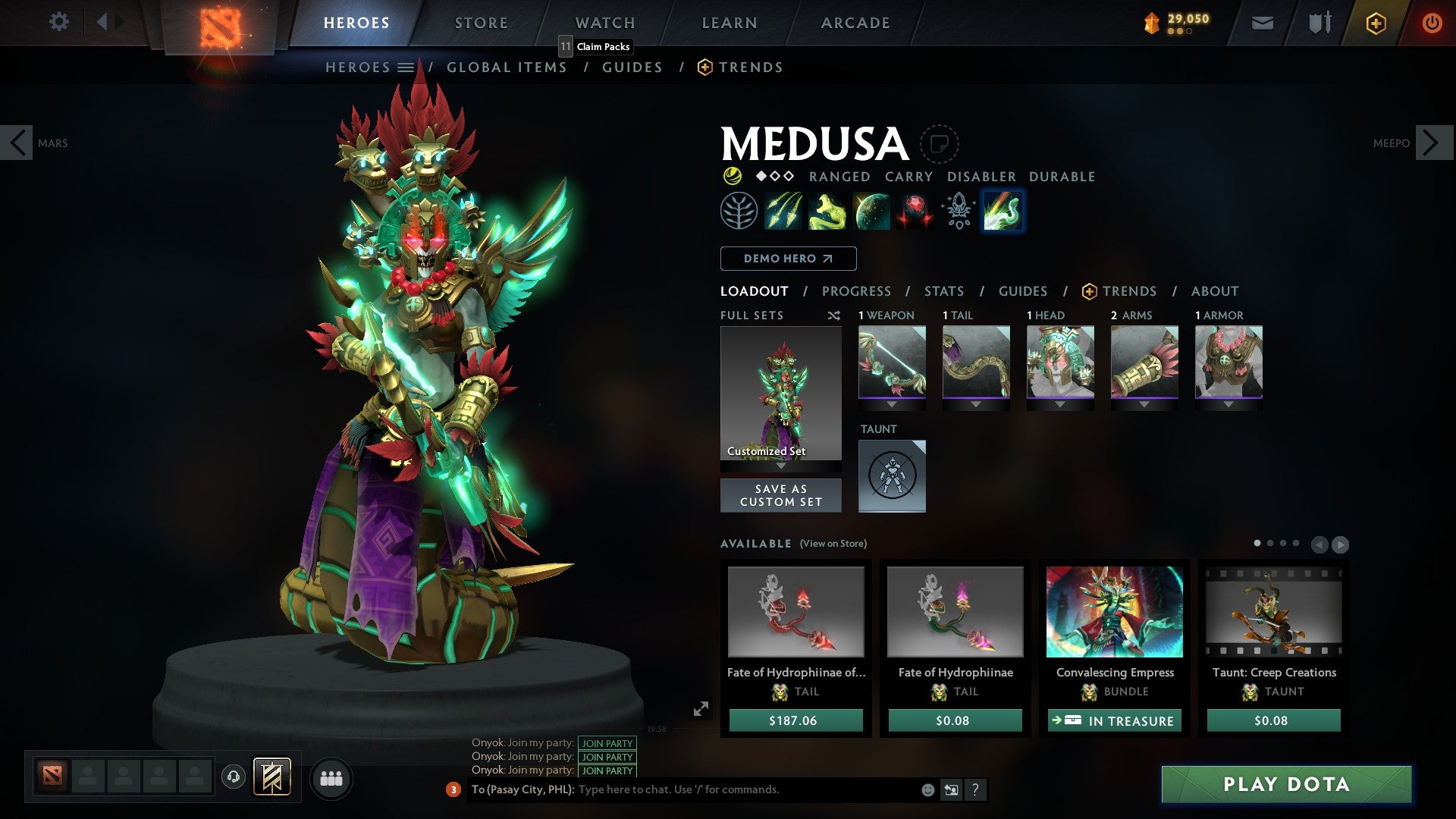This screenshot has width=1456, height=819.
Task: Open the mail notifications icon
Action: (x=1262, y=23)
